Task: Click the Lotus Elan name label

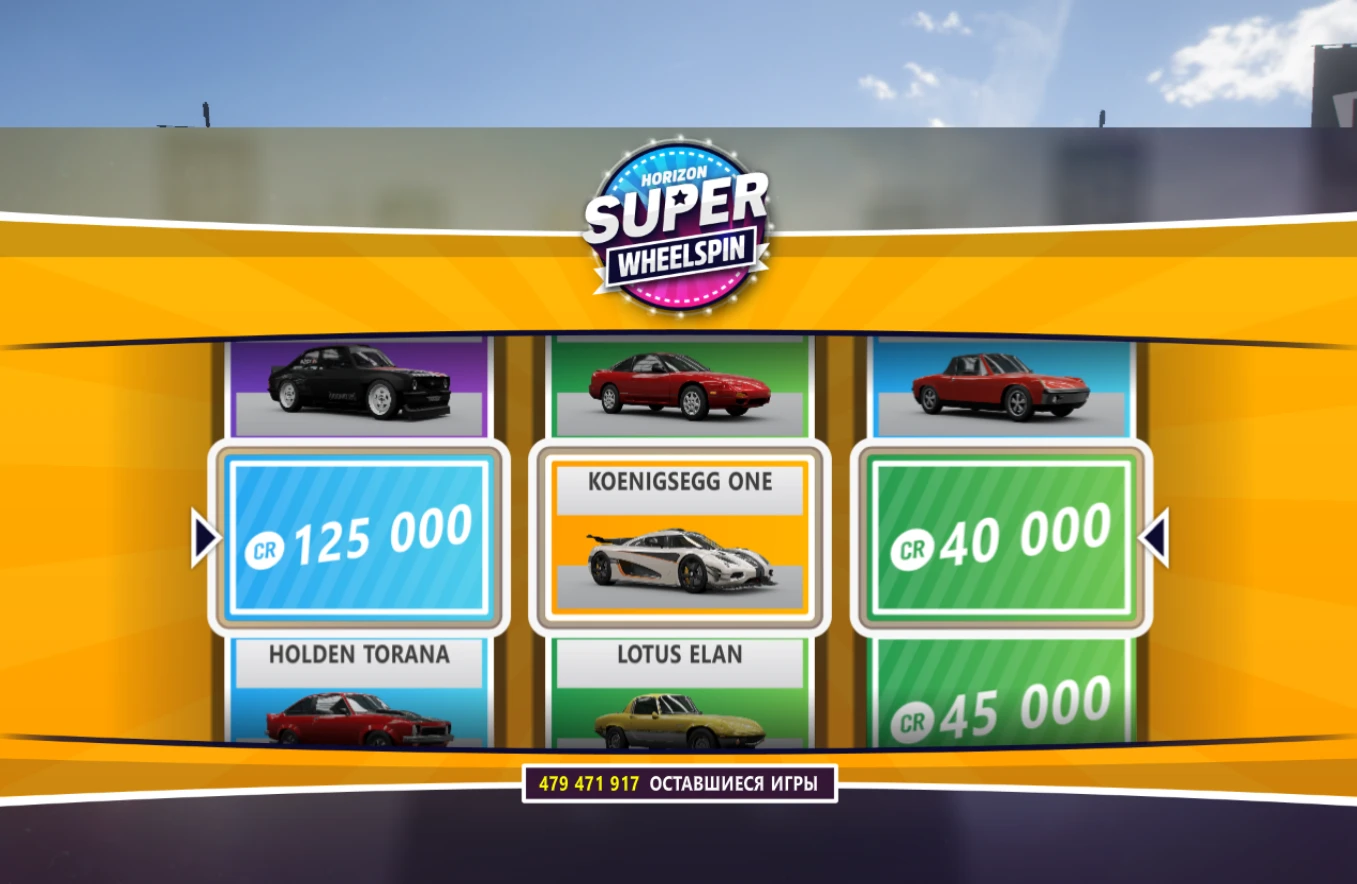Action: point(678,655)
